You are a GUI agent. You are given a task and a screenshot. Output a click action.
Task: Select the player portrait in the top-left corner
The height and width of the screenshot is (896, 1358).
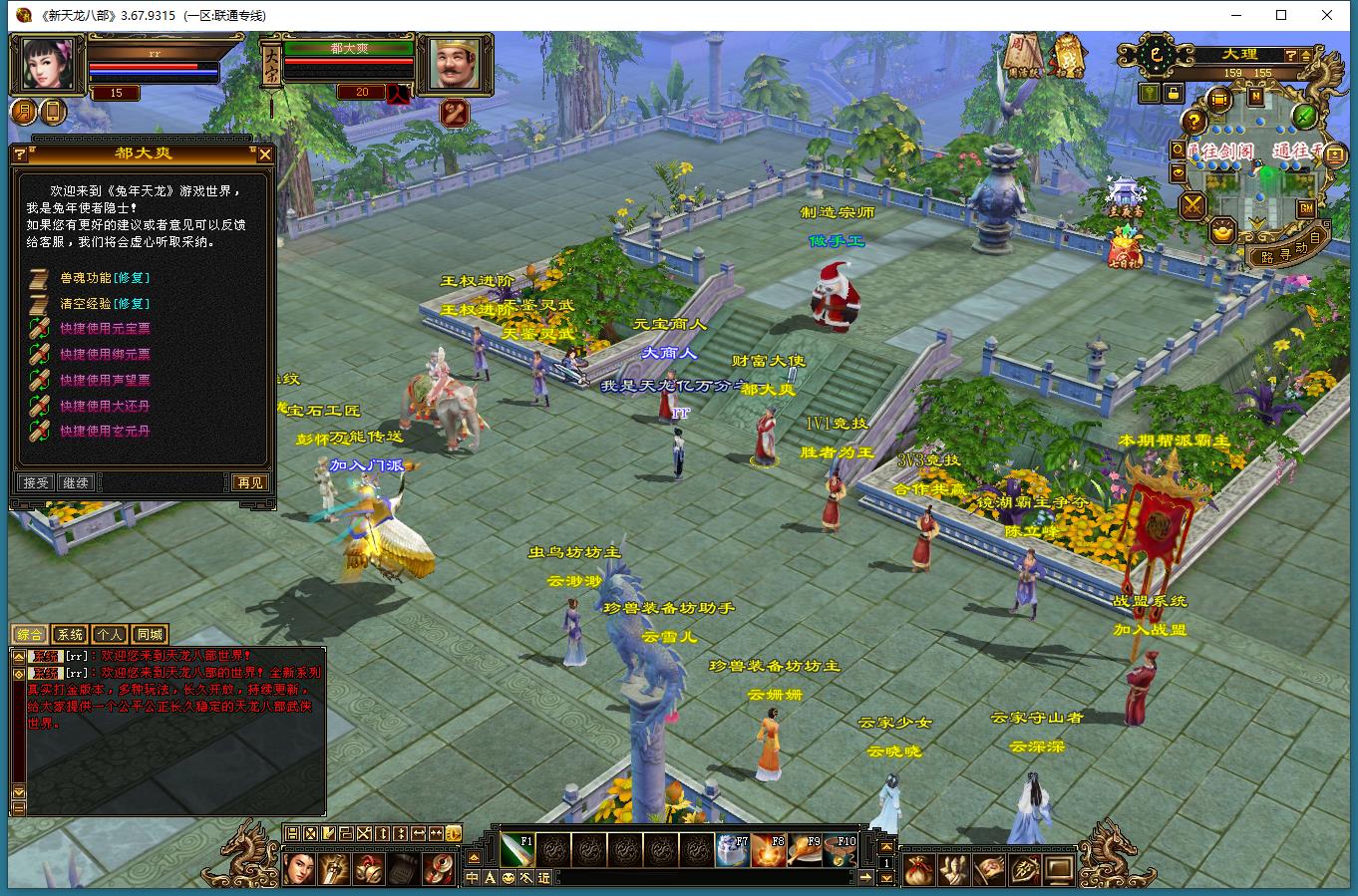tap(47, 65)
